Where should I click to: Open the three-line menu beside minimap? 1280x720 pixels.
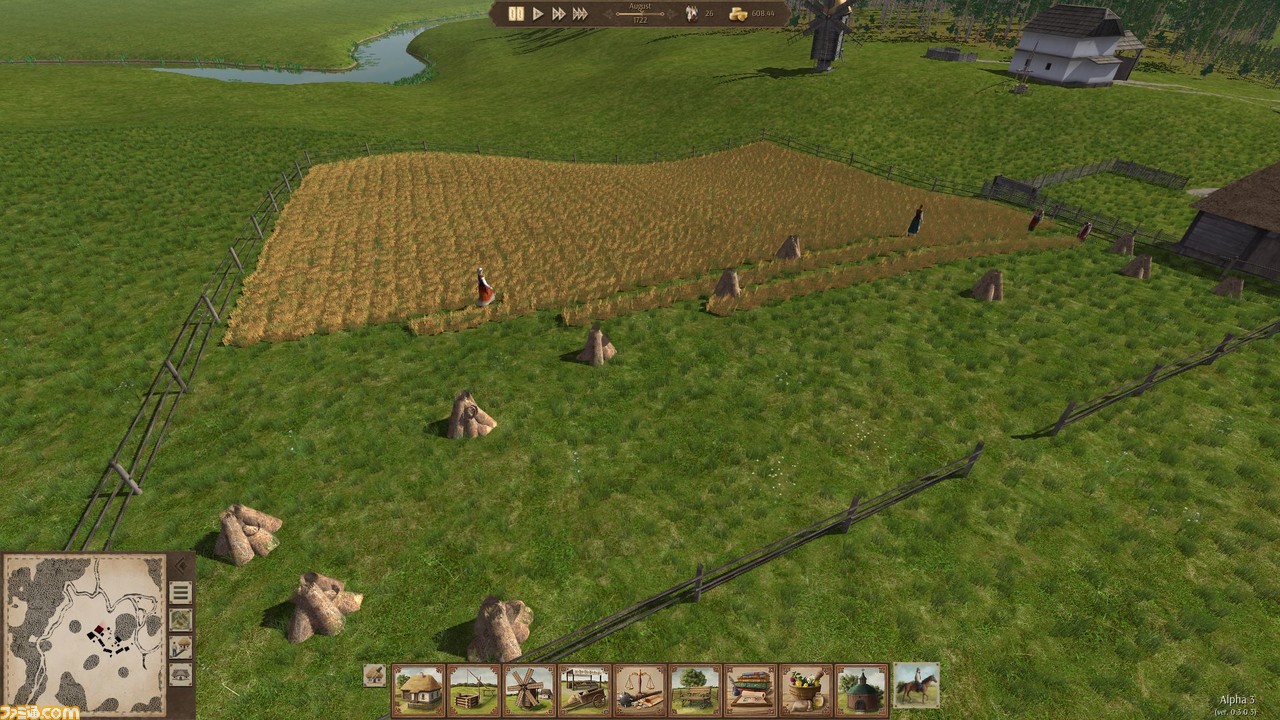point(180,593)
